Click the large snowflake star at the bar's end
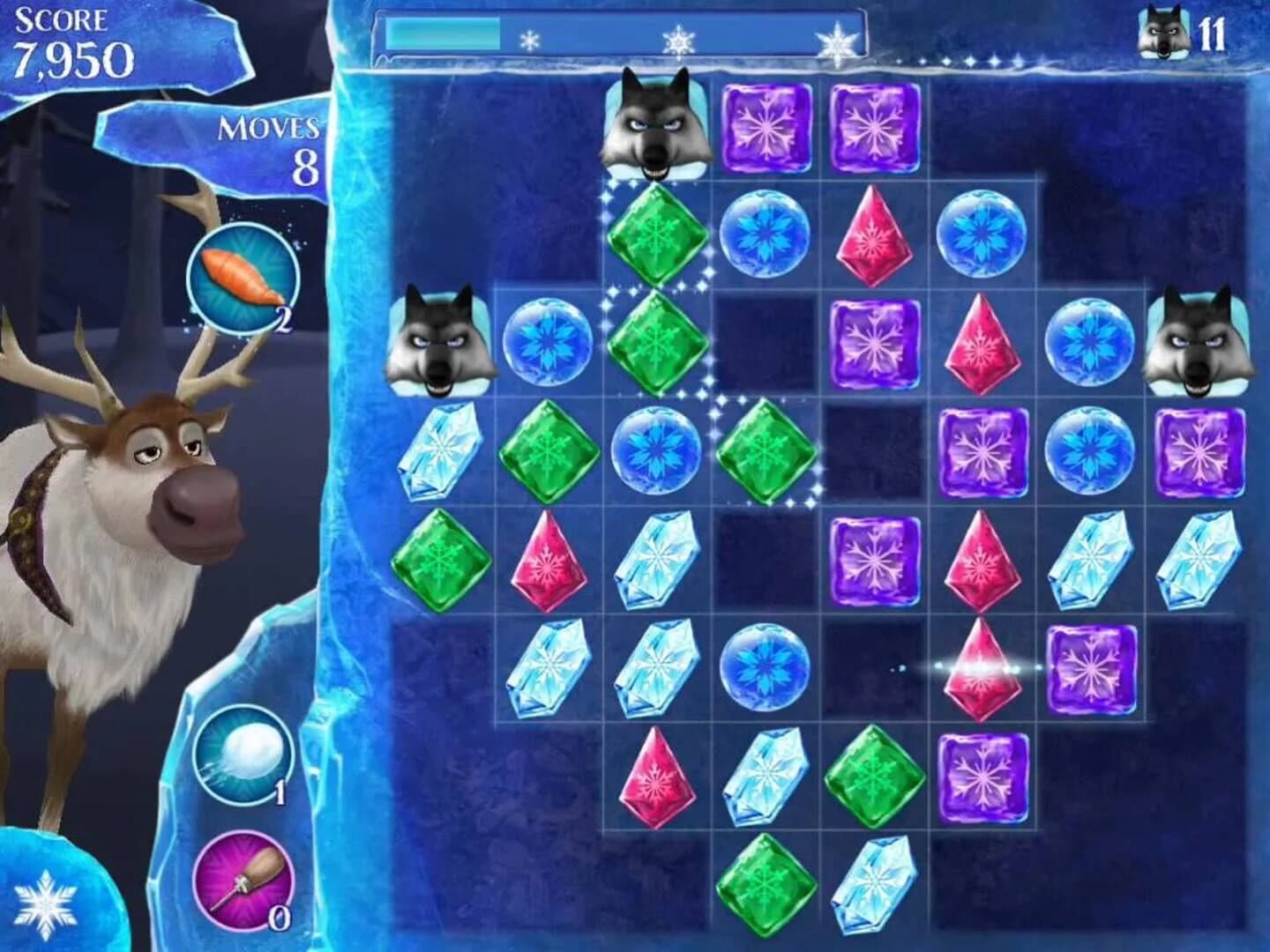1270x952 pixels. pos(840,41)
